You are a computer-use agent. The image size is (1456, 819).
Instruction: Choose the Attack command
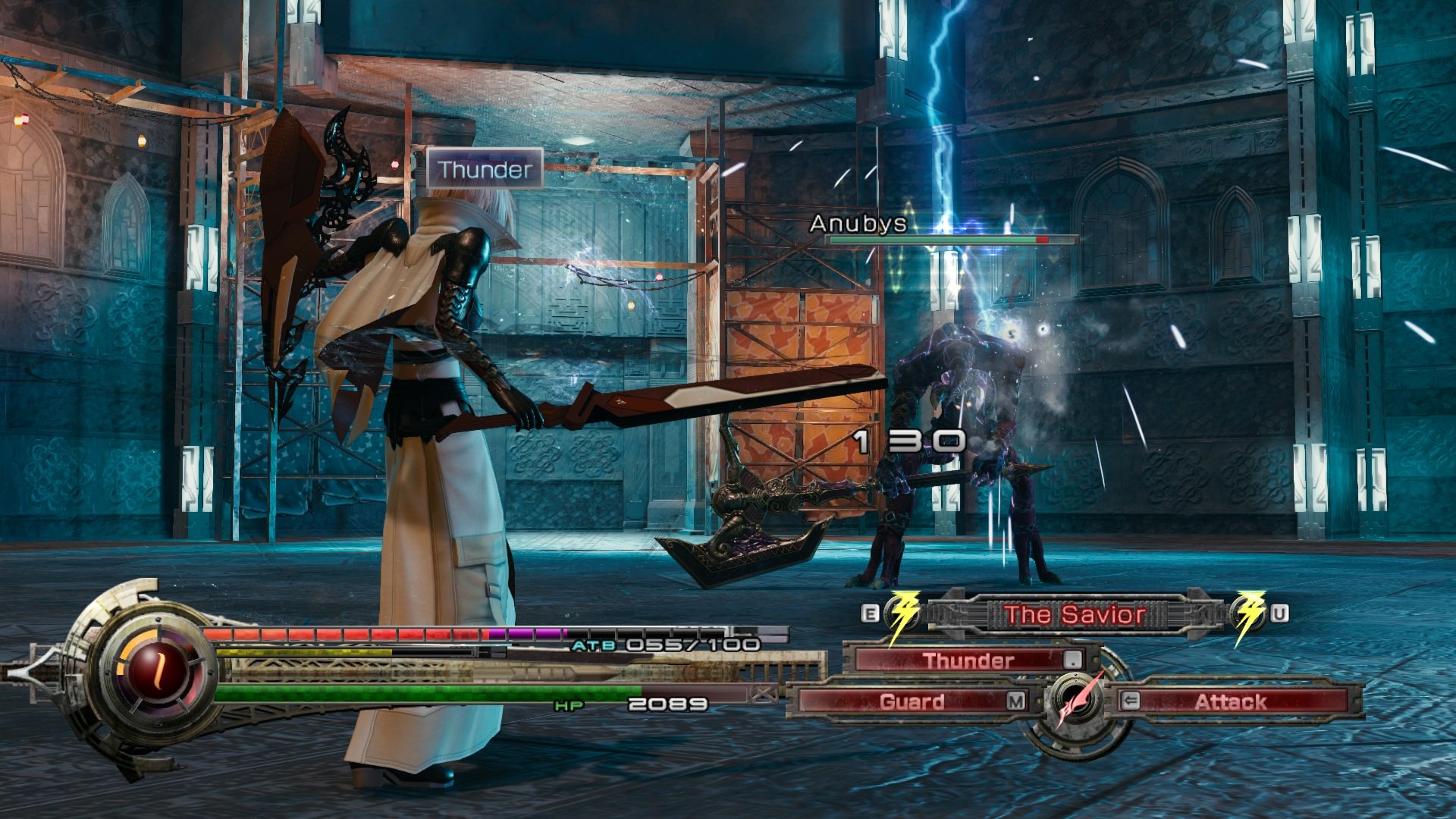1230,701
